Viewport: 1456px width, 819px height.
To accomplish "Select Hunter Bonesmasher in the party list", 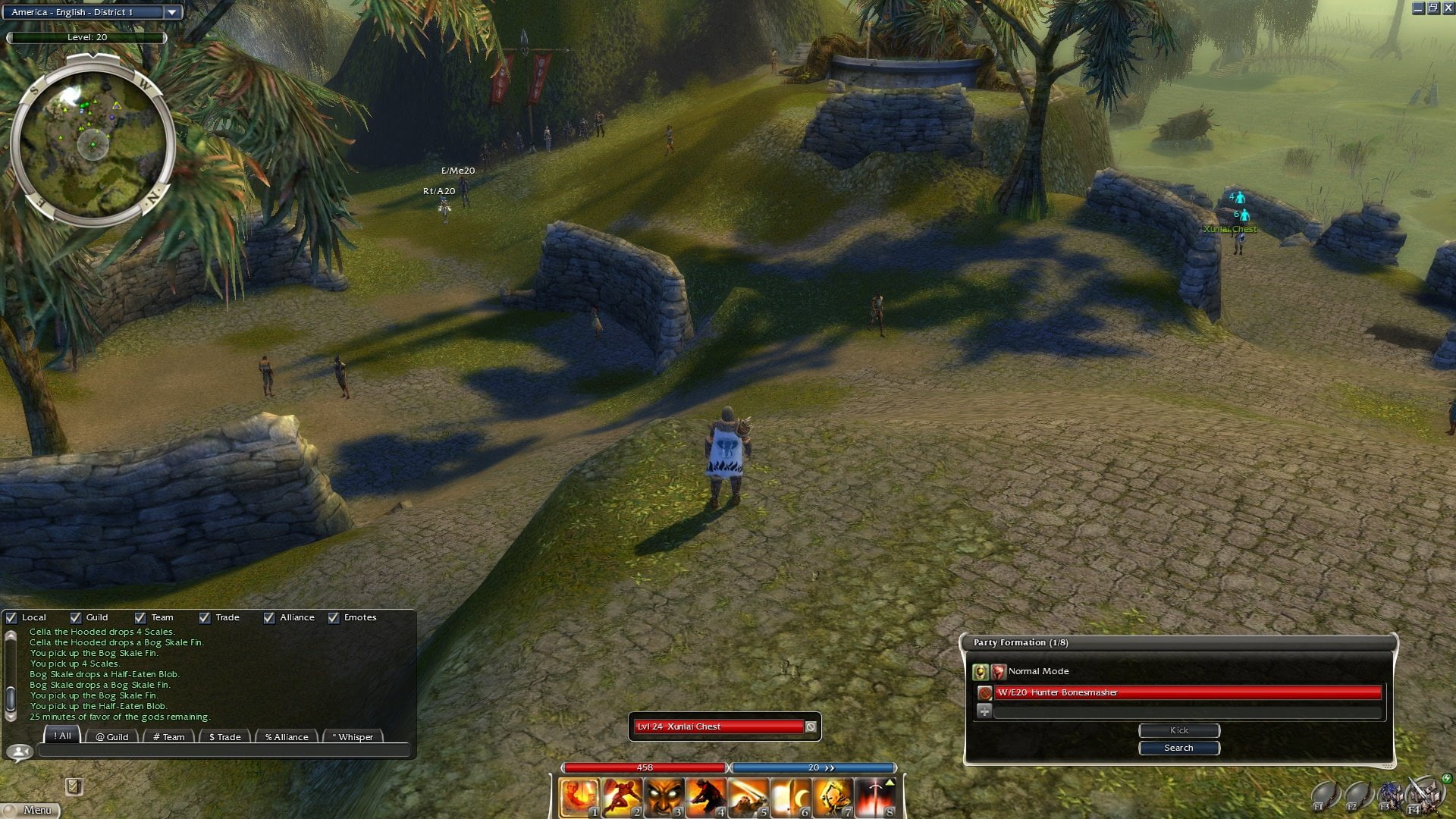I will pyautogui.click(x=1188, y=692).
